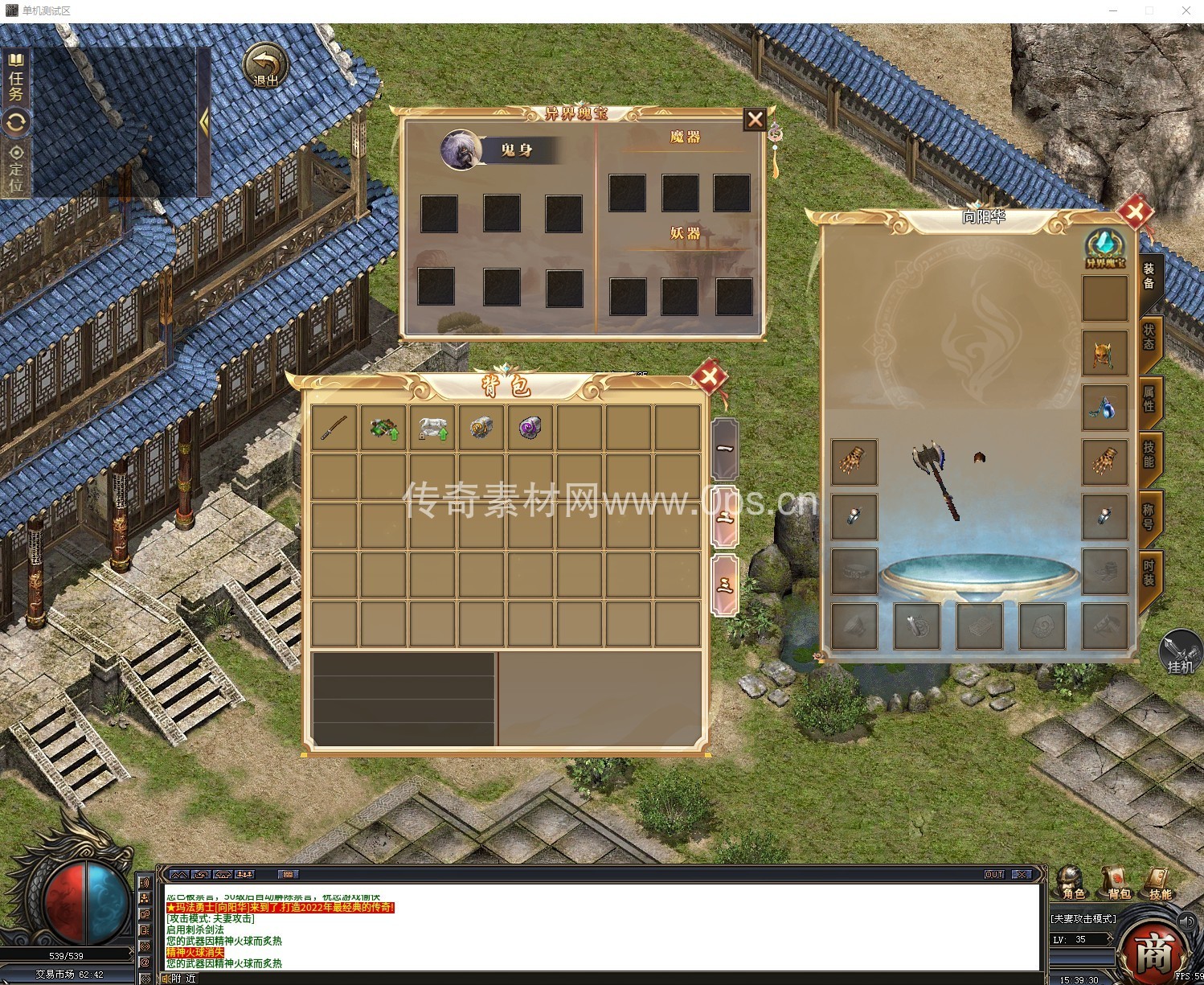Close the 向阳华 character panel
Viewport: 1204px width, 985px height.
pos(1135,213)
